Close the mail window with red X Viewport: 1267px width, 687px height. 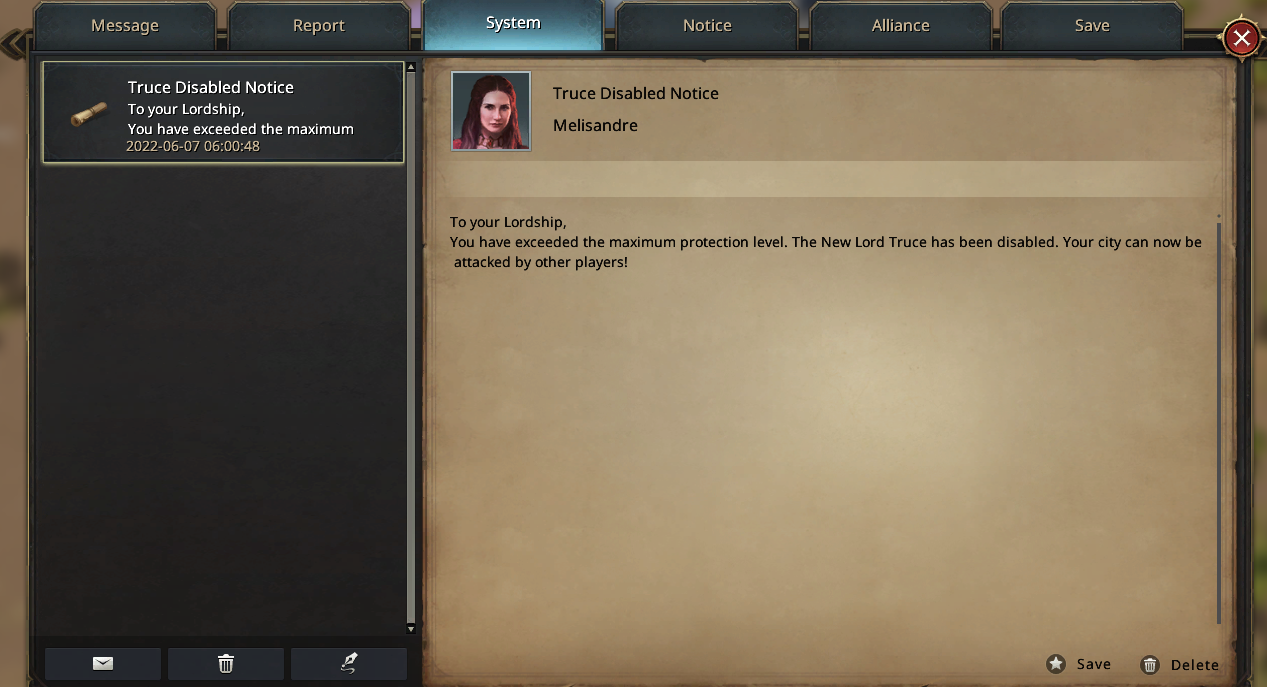point(1241,39)
